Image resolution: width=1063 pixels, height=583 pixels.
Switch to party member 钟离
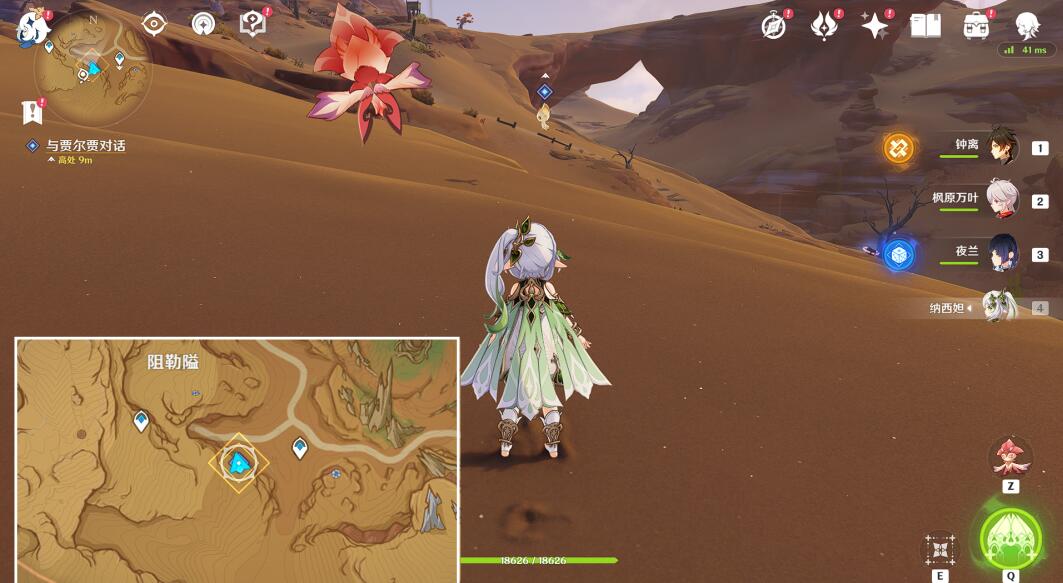[x=1002, y=147]
